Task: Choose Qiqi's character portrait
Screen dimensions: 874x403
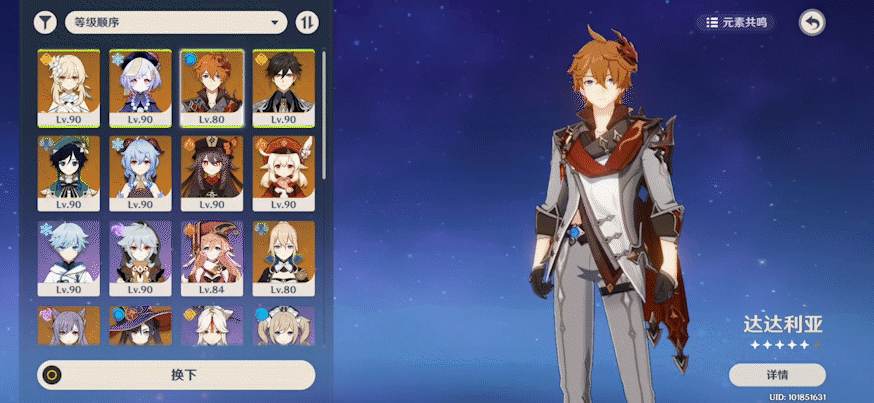Action: (x=140, y=86)
